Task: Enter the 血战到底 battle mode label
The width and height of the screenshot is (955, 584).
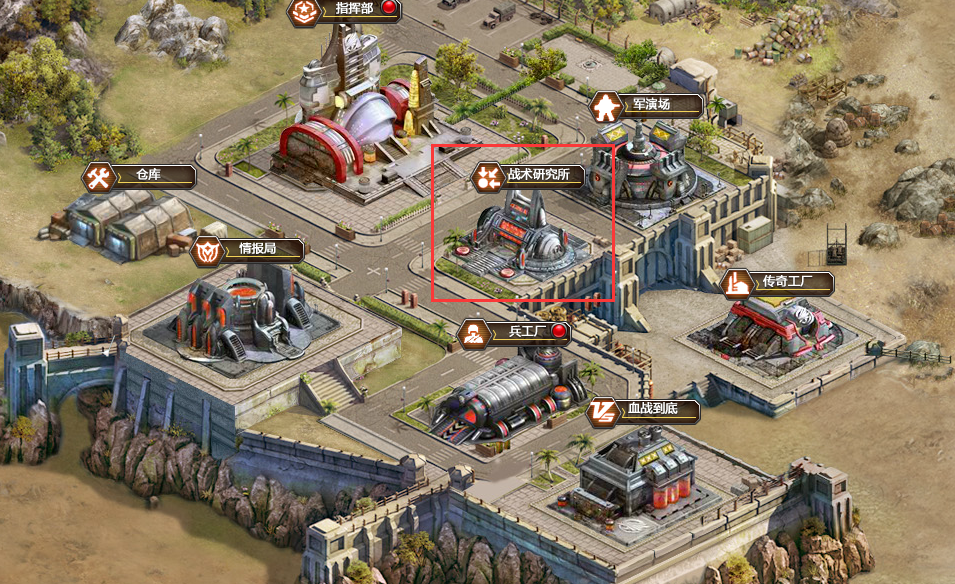Action: point(643,410)
